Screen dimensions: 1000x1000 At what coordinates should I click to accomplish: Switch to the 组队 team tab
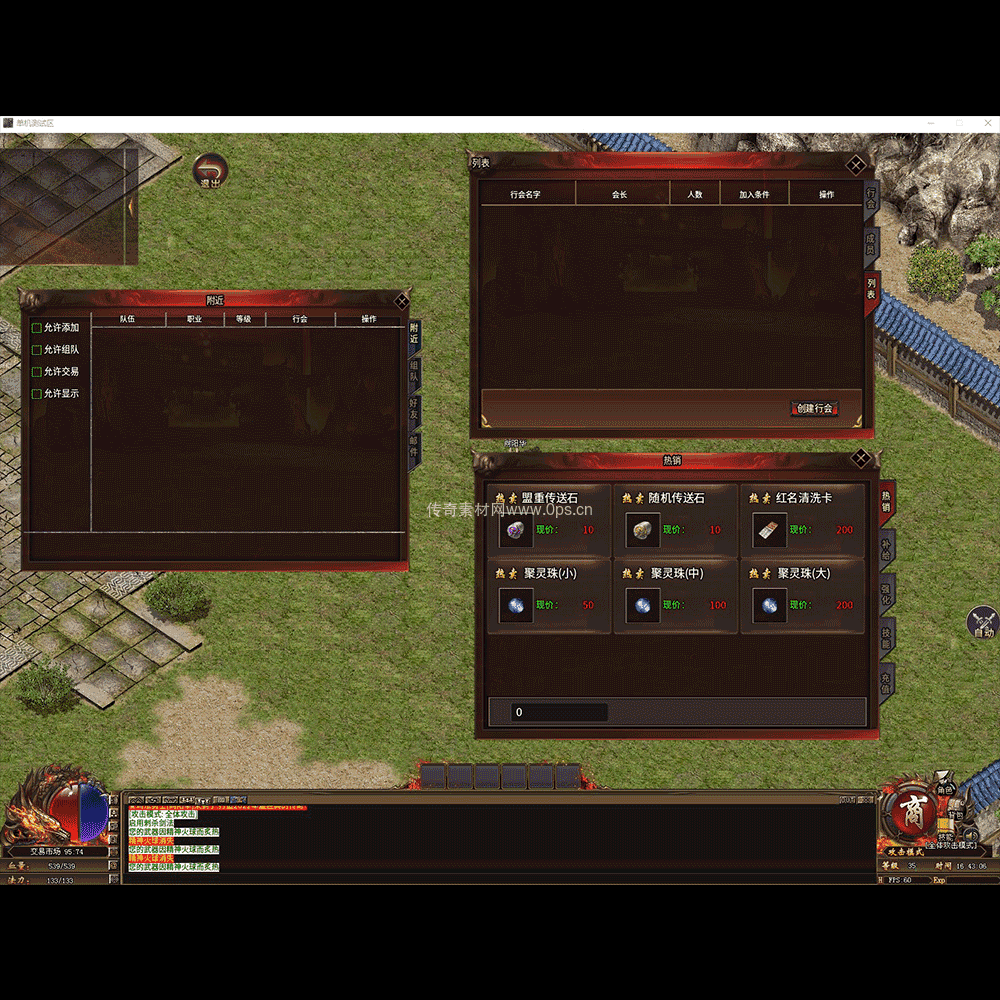pos(414,374)
